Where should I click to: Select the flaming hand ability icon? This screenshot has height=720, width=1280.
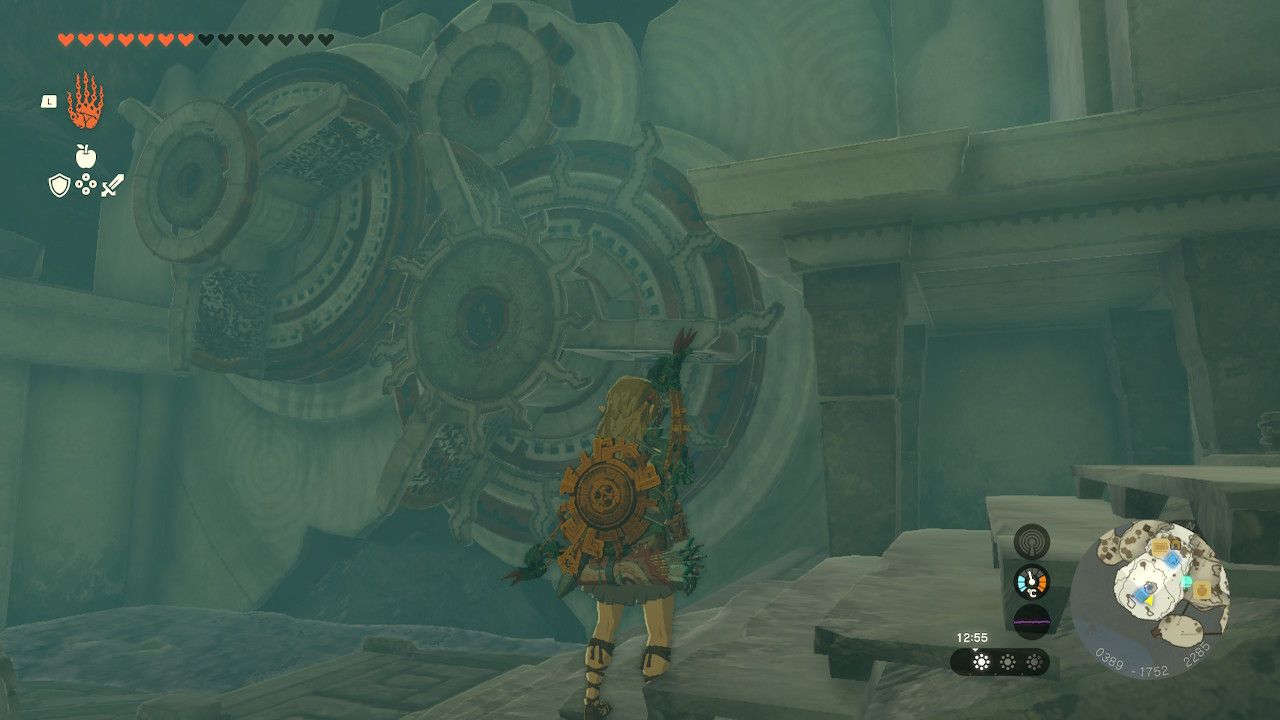tap(86, 101)
